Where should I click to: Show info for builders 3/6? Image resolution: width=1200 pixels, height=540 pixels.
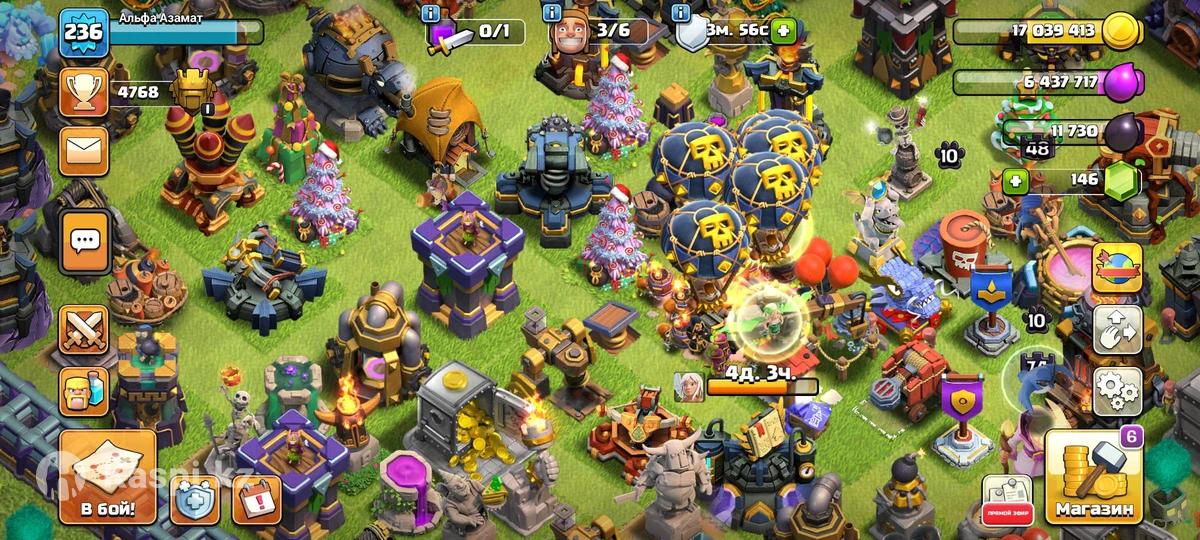coord(551,13)
